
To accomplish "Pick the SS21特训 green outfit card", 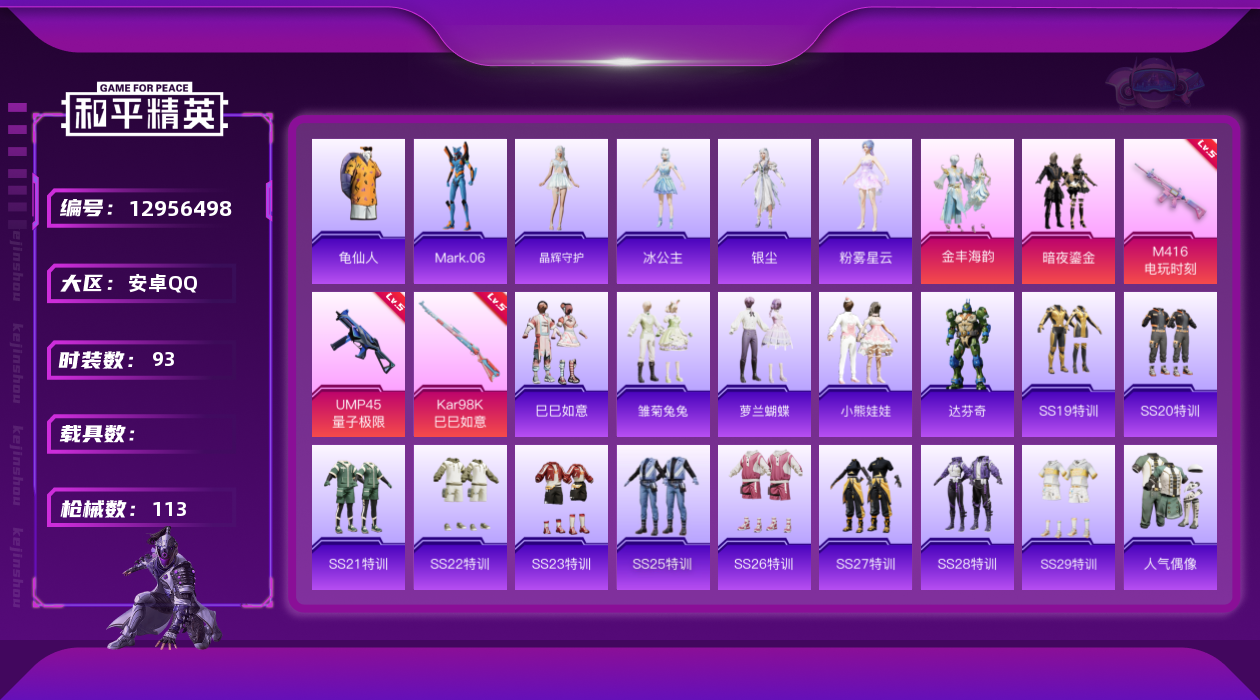I will 358,517.
